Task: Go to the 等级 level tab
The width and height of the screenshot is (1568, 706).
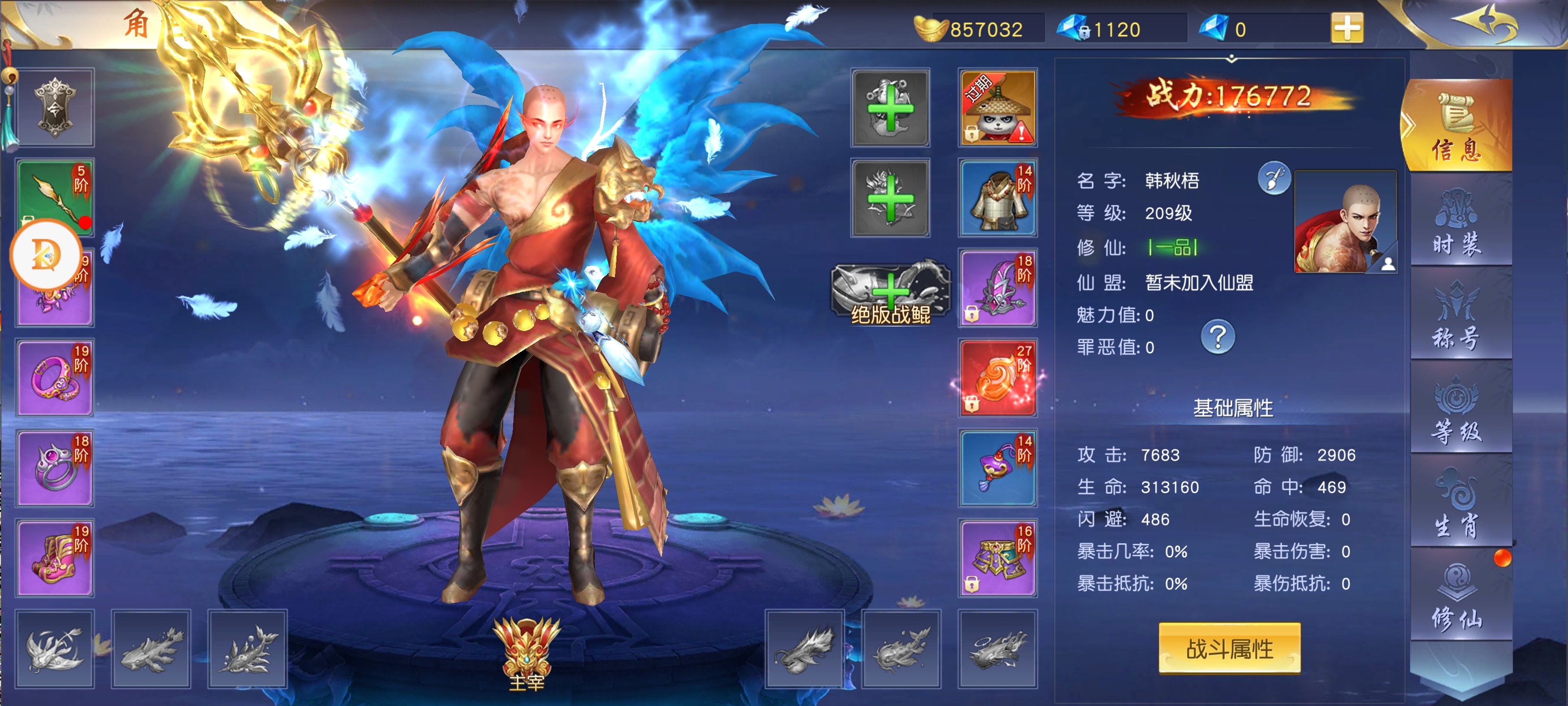Action: [x=1456, y=410]
